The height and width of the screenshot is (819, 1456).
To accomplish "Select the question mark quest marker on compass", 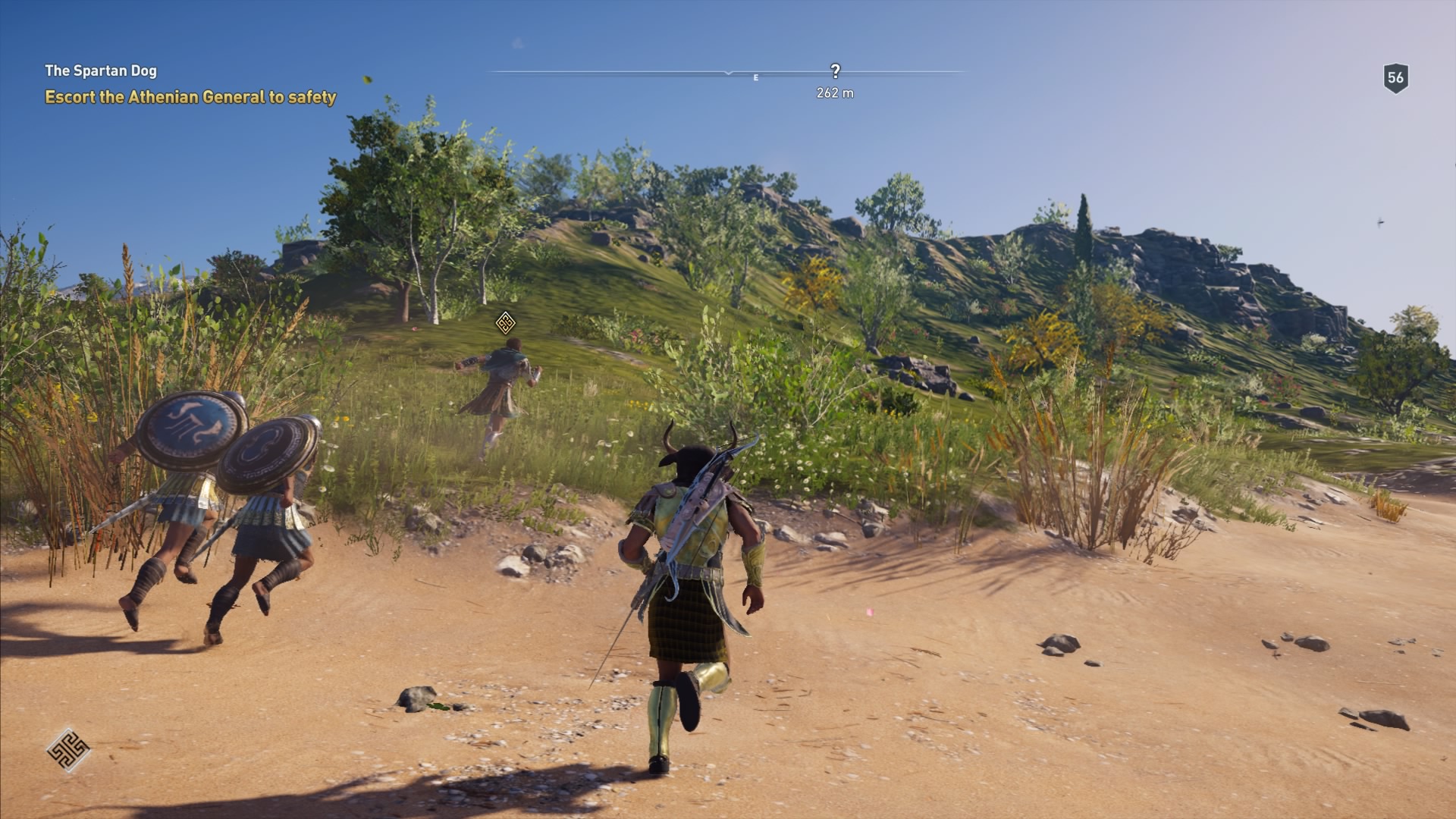I will pyautogui.click(x=836, y=70).
